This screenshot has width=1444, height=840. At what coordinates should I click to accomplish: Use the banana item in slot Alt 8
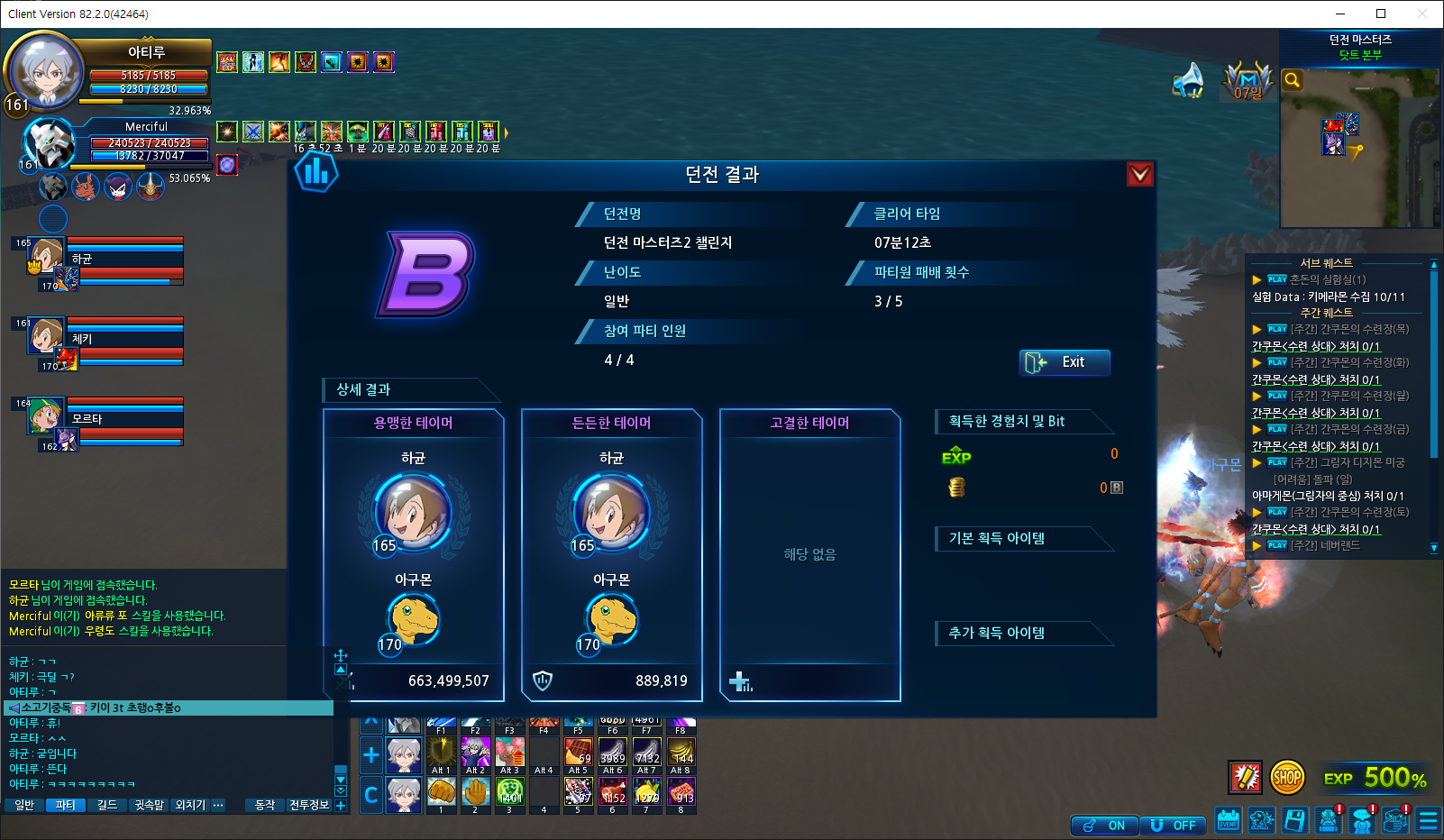click(681, 752)
